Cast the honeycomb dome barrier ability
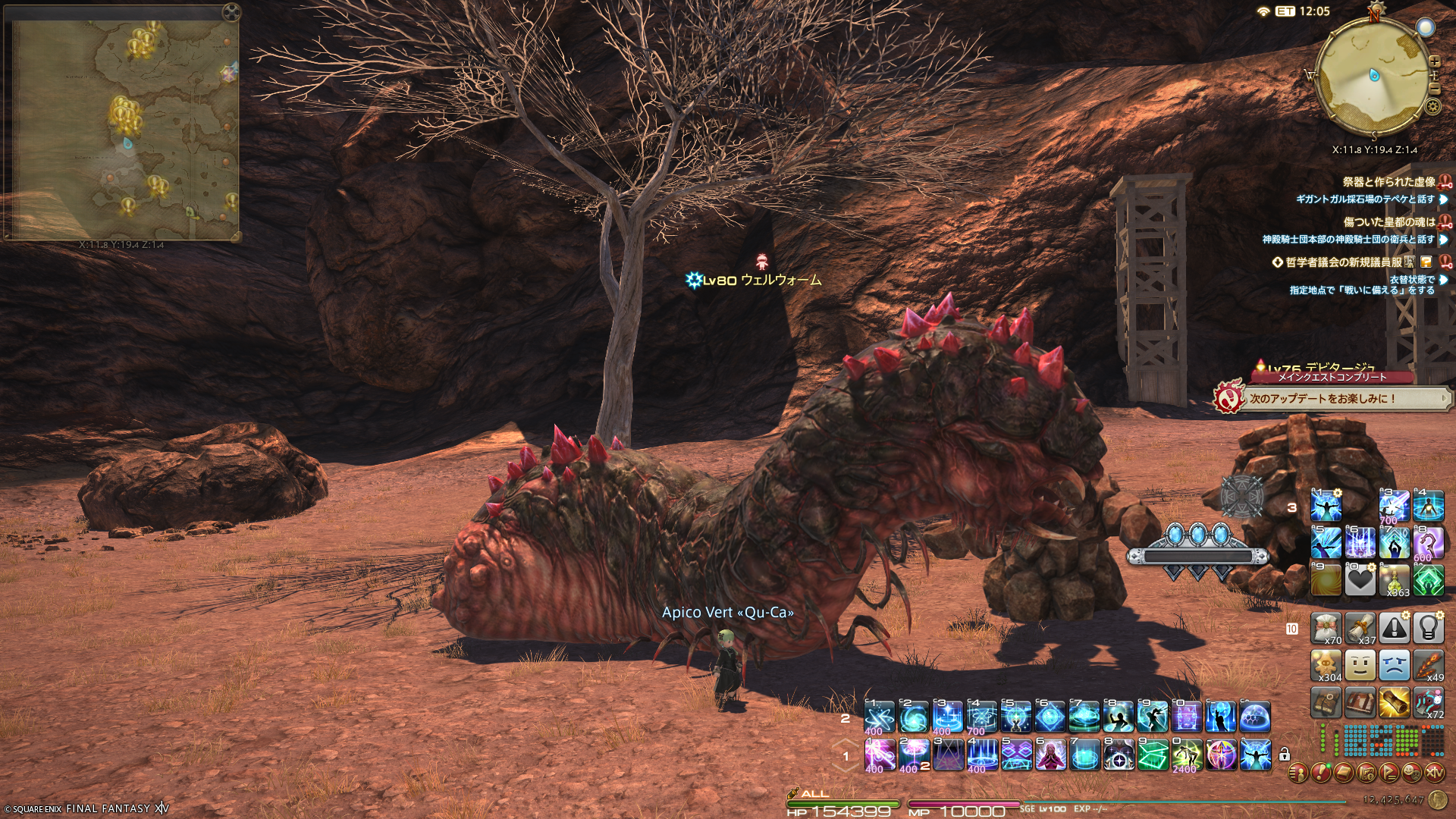Screen dimensions: 1456x819 1255,717
